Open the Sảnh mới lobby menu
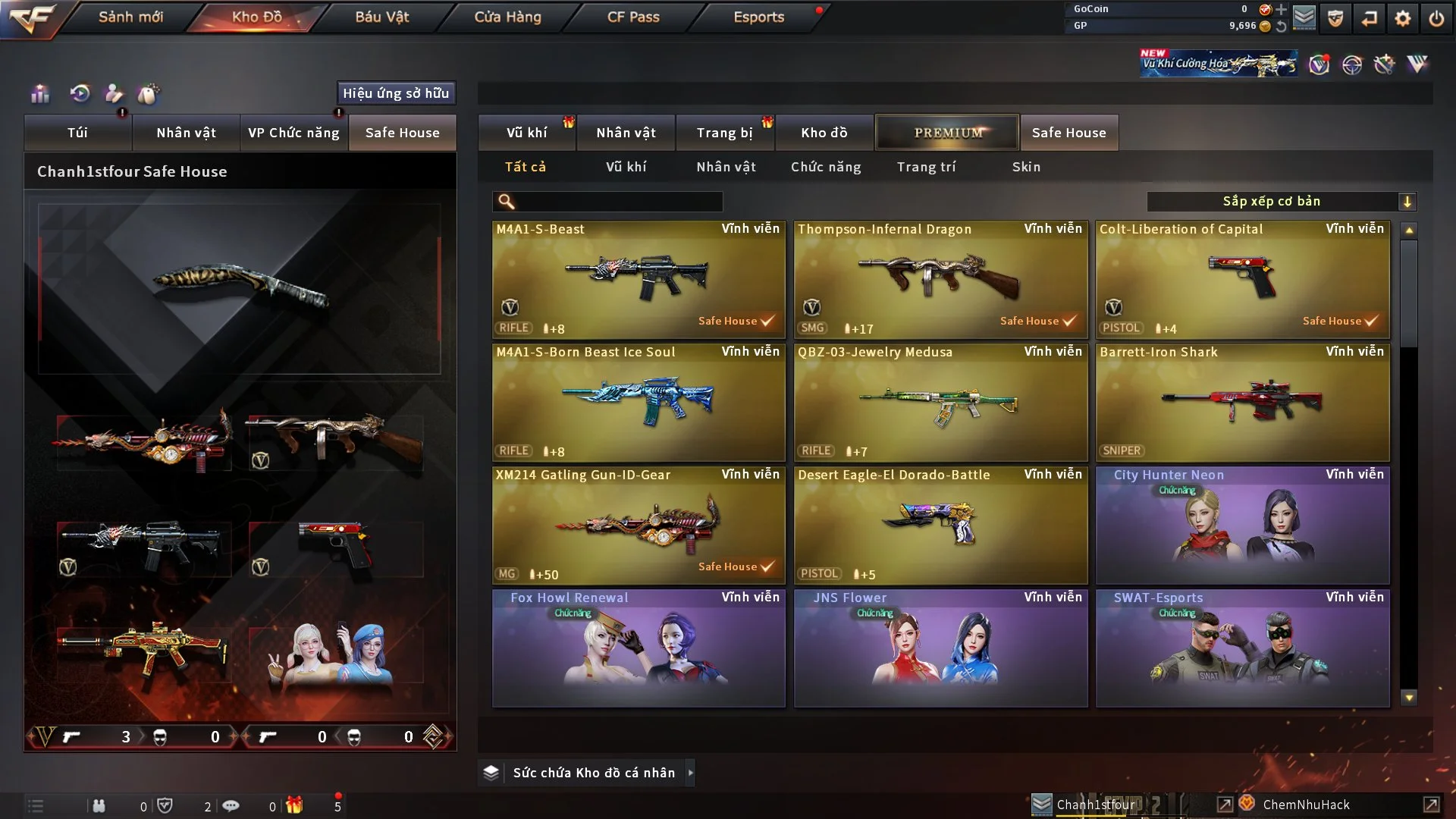Viewport: 1456px width, 819px height. 130,17
